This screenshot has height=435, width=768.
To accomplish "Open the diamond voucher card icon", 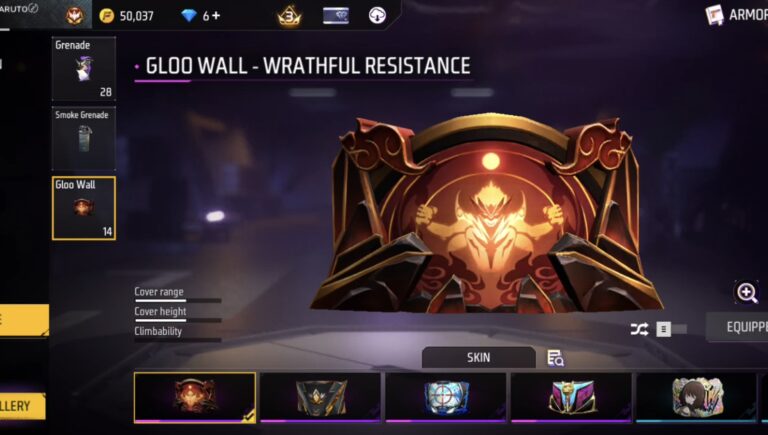I will tap(336, 16).
